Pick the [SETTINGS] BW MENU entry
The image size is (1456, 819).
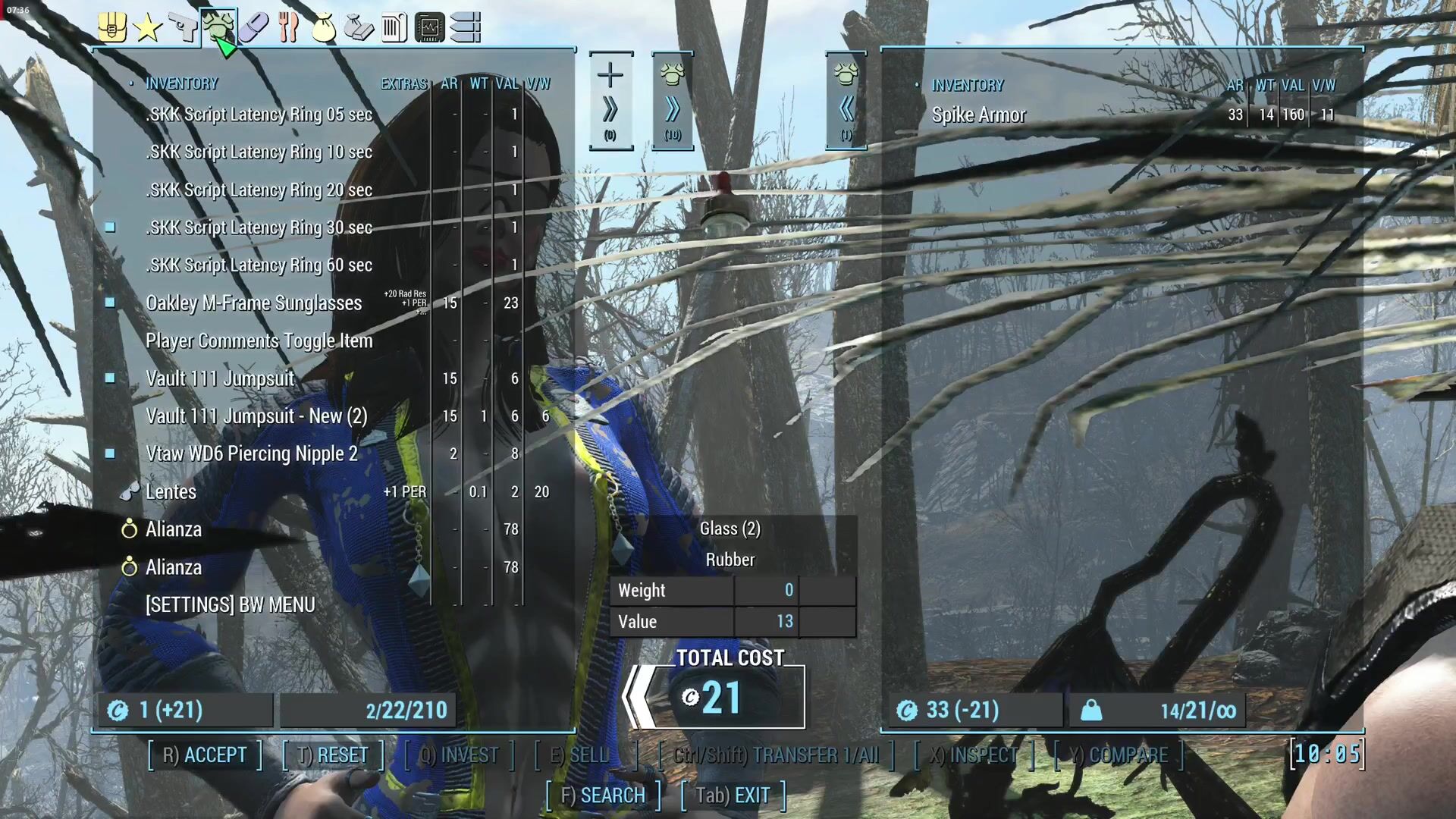point(230,605)
